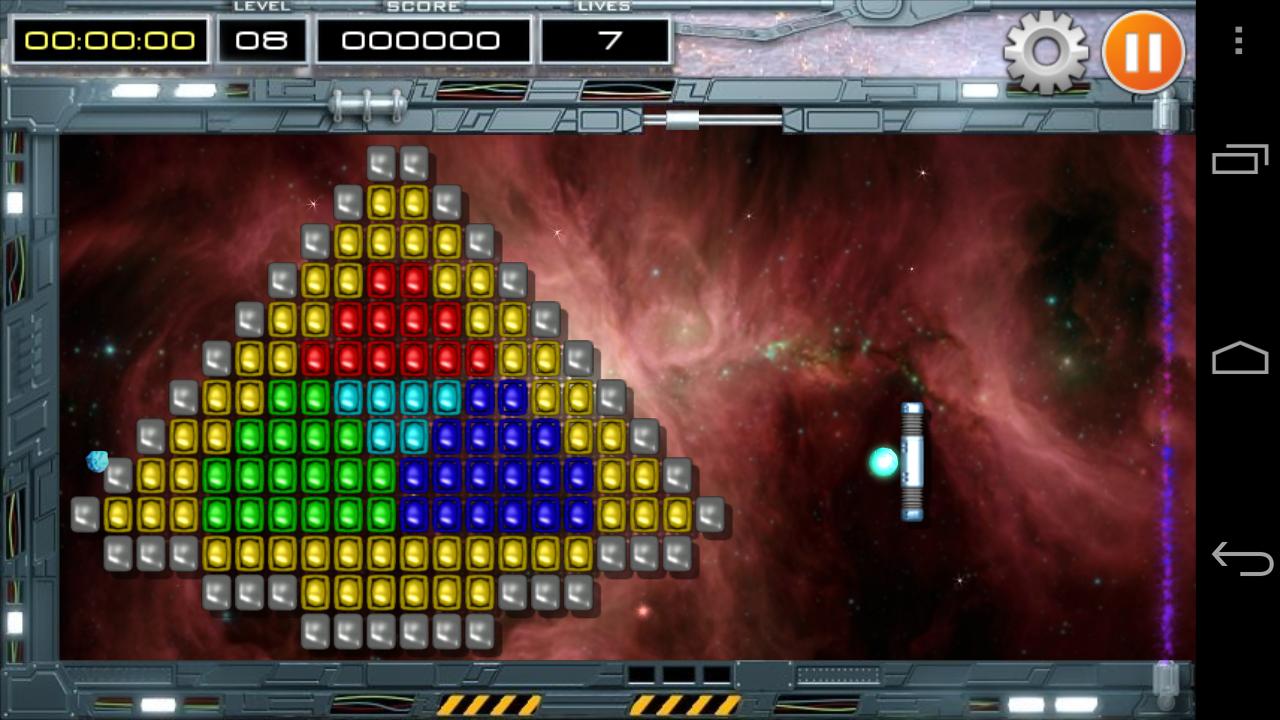
Task: Open the Android three-dot overflow menu
Action: coord(1239,41)
